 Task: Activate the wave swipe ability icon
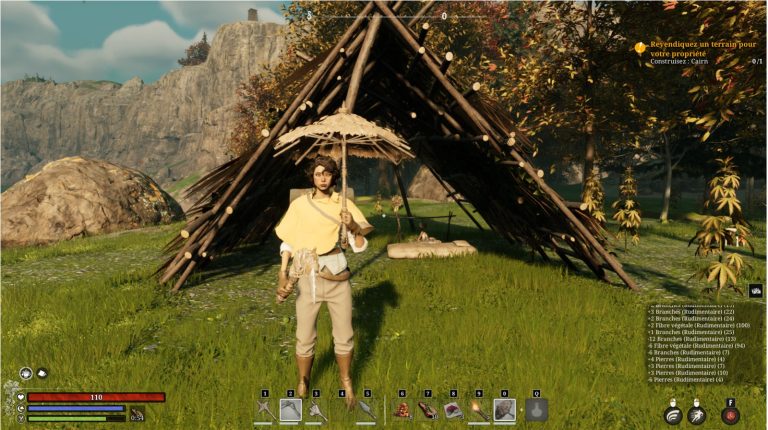[x=673, y=415]
